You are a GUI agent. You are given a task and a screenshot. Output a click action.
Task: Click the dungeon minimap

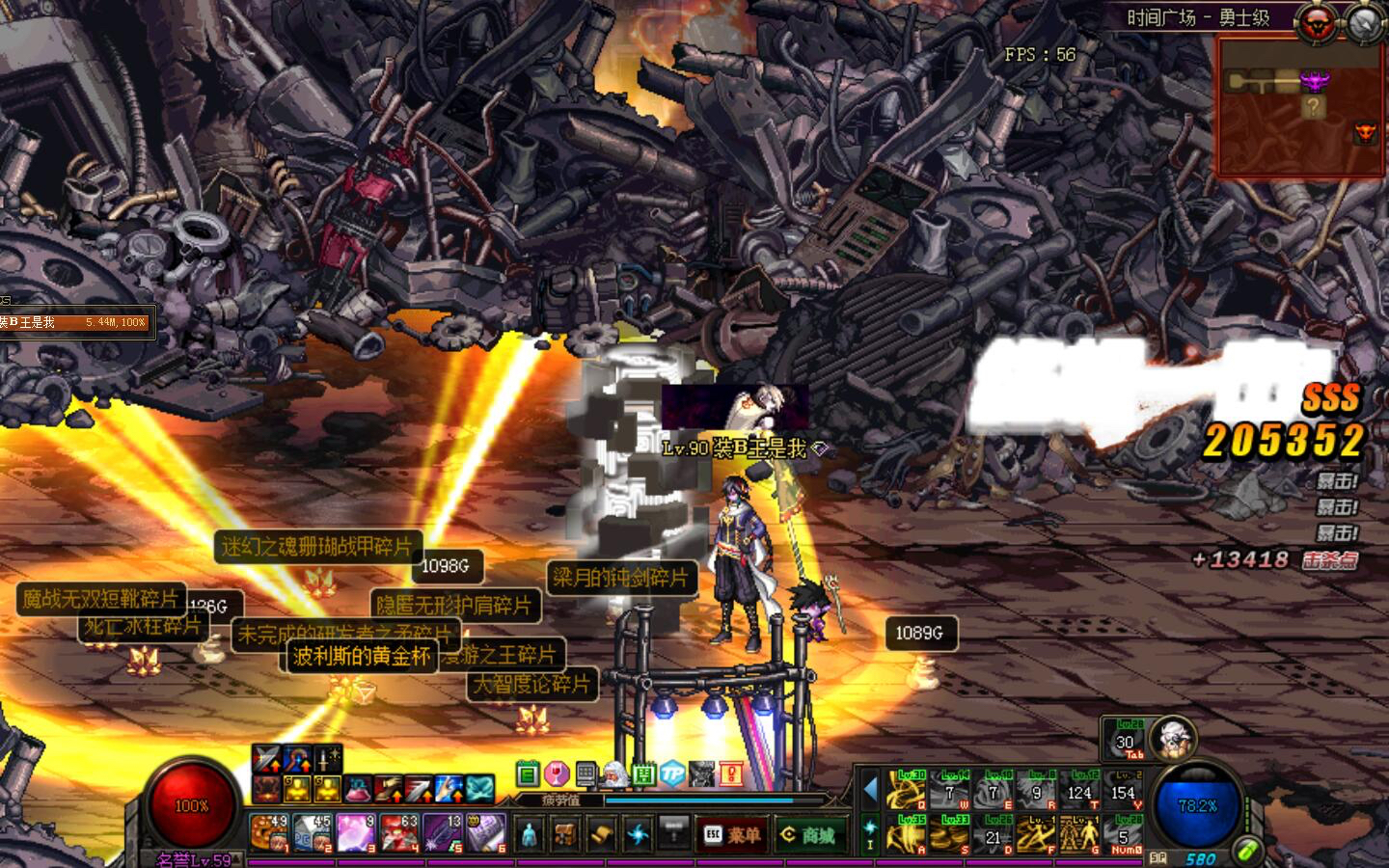[1298, 108]
